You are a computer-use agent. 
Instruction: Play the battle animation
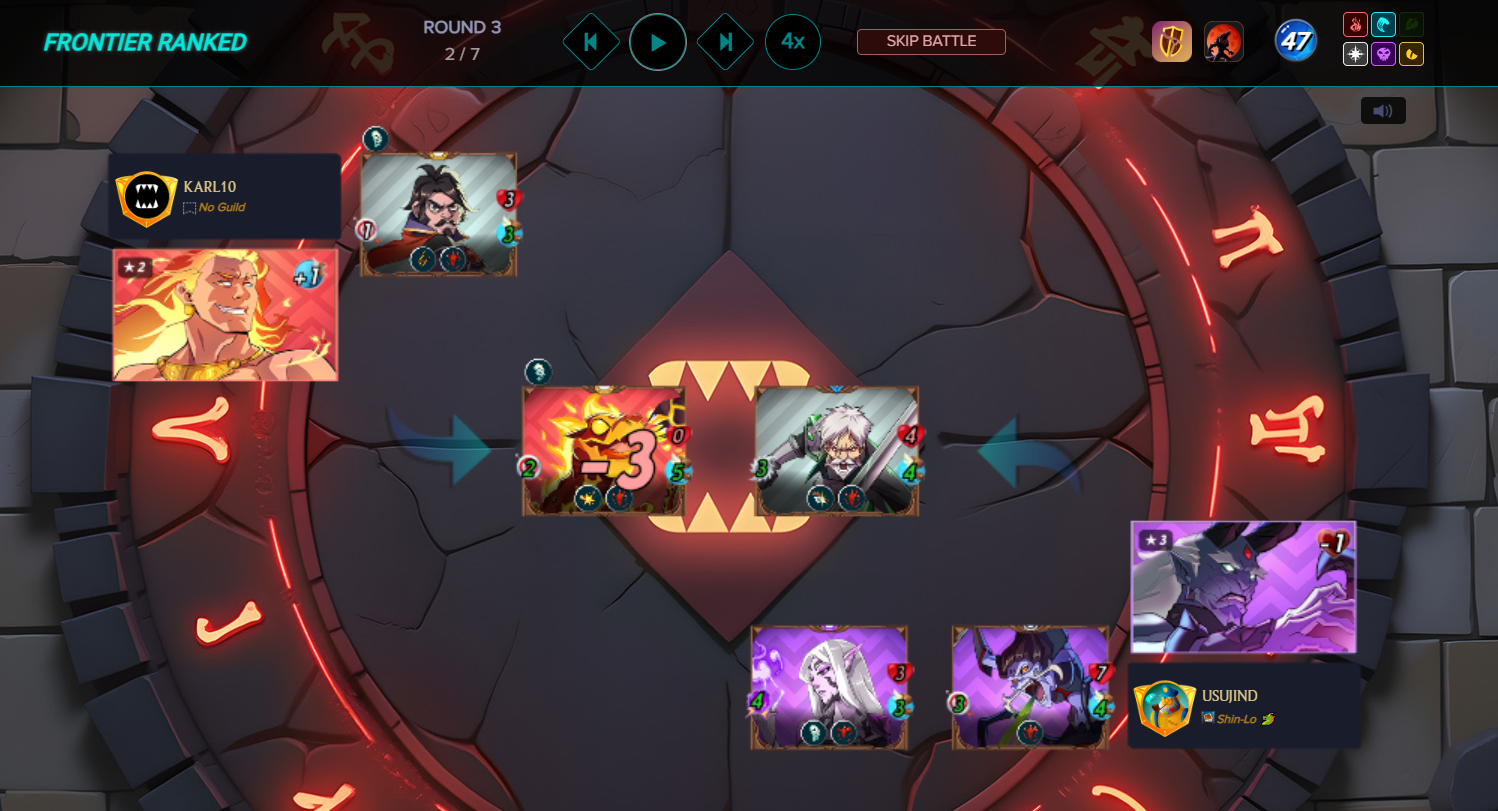pyautogui.click(x=657, y=42)
